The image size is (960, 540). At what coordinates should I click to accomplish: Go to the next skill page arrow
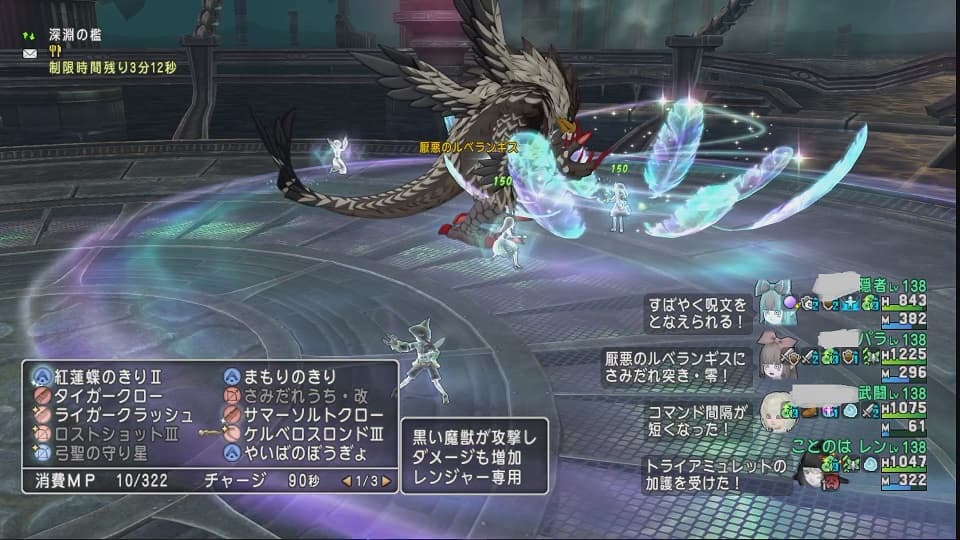(386, 481)
